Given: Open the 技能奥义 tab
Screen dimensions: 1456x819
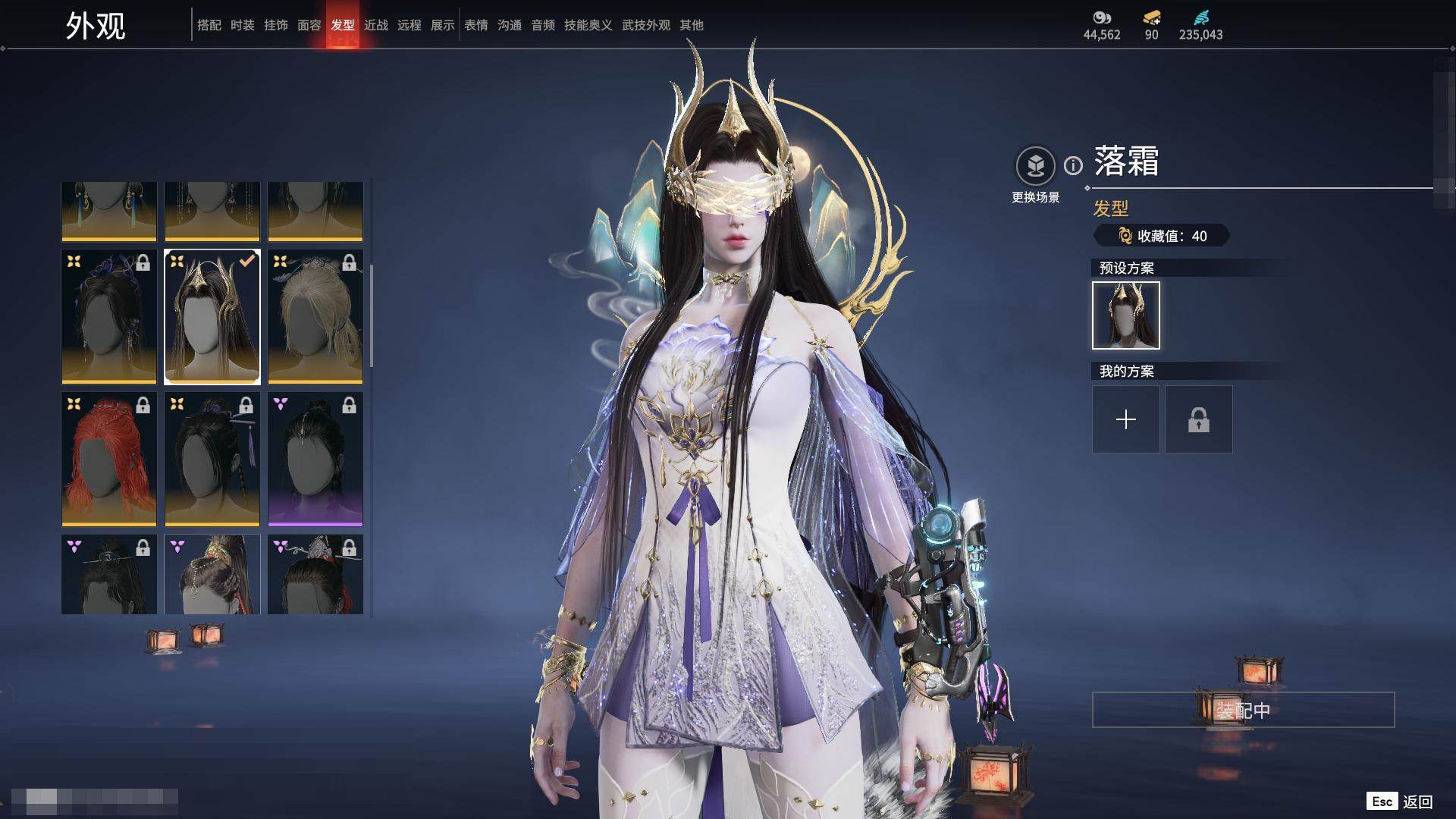Looking at the screenshot, I should pos(588,25).
